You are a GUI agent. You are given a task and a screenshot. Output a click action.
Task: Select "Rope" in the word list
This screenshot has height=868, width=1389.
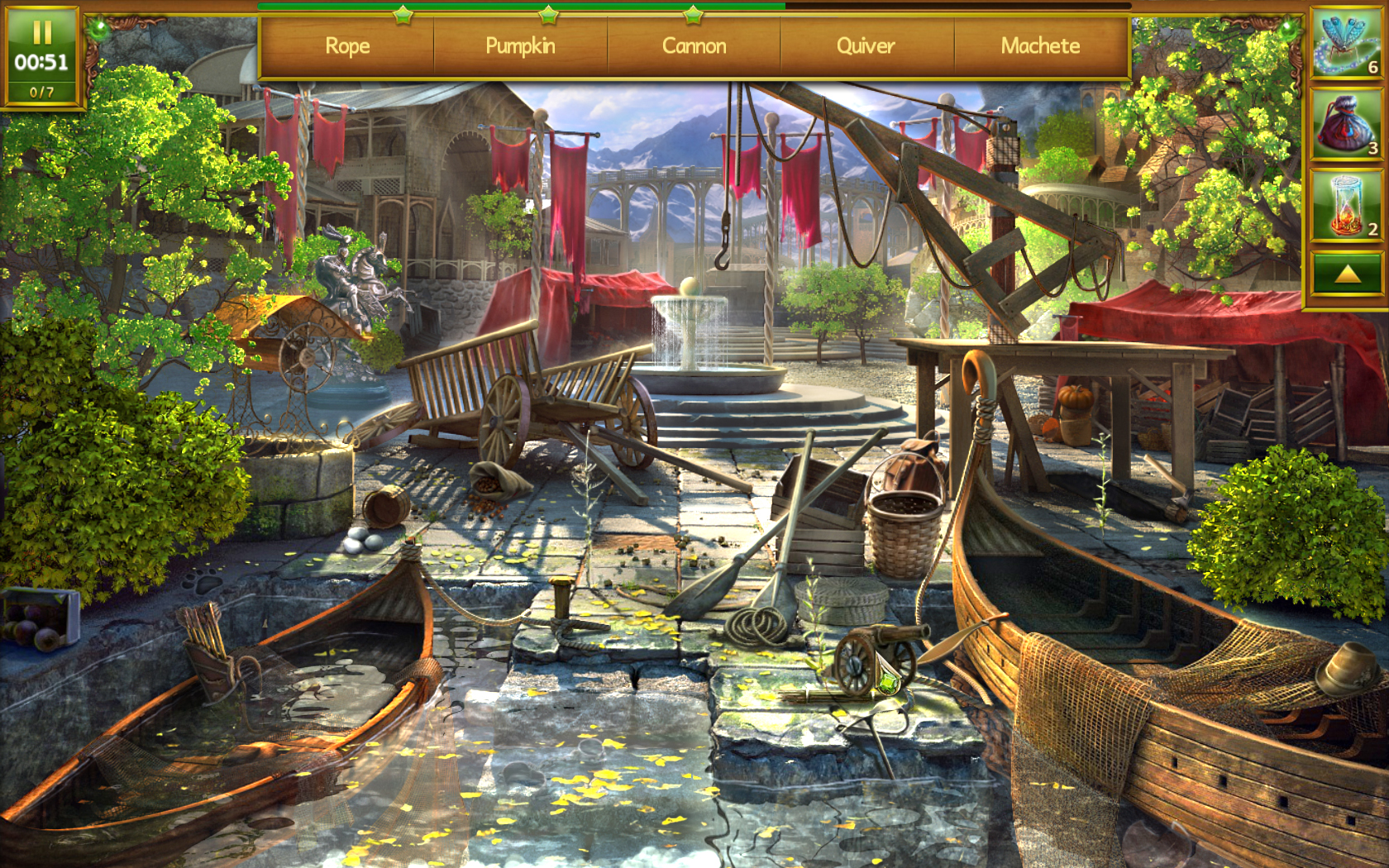point(347,47)
